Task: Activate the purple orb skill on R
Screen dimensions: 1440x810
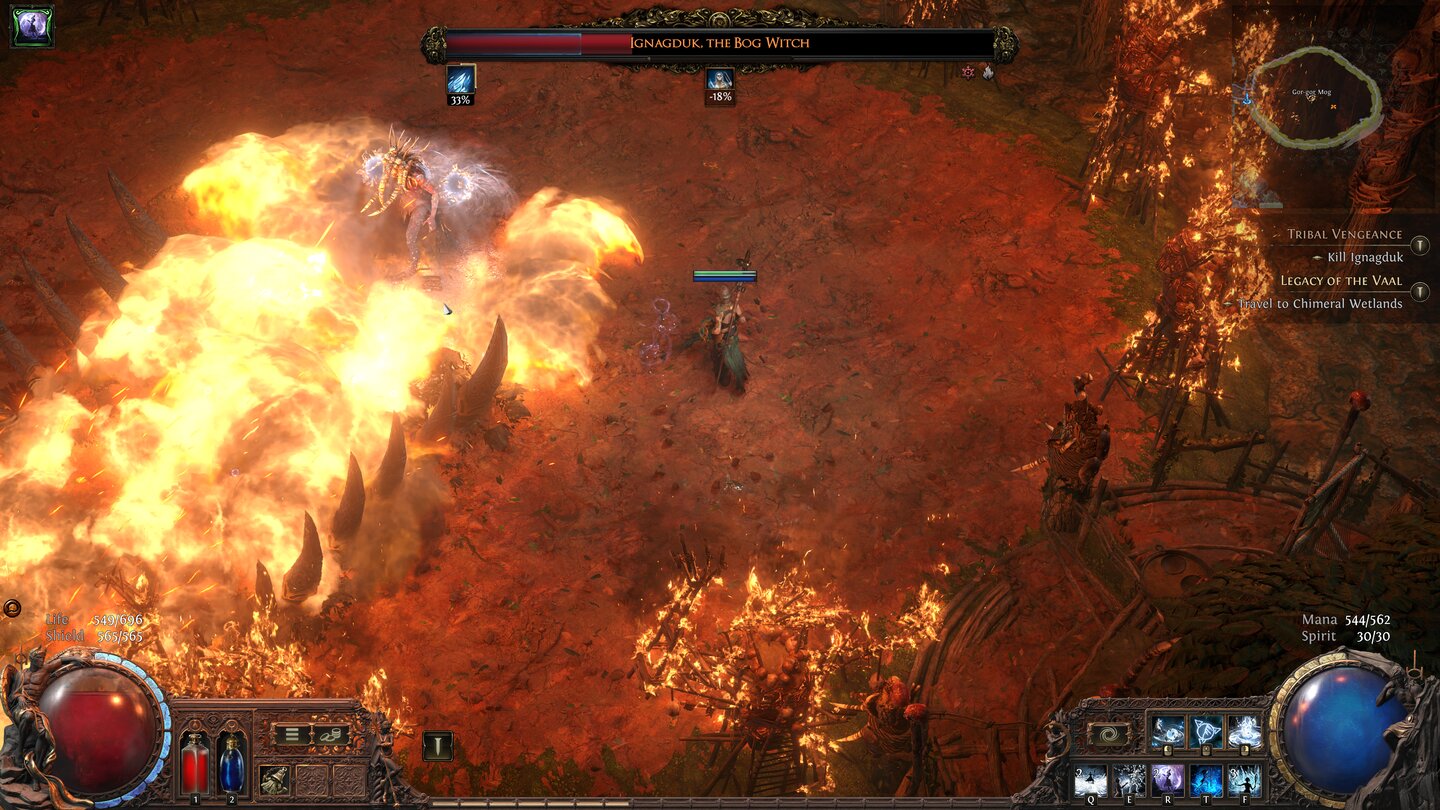Action: coord(1167,779)
